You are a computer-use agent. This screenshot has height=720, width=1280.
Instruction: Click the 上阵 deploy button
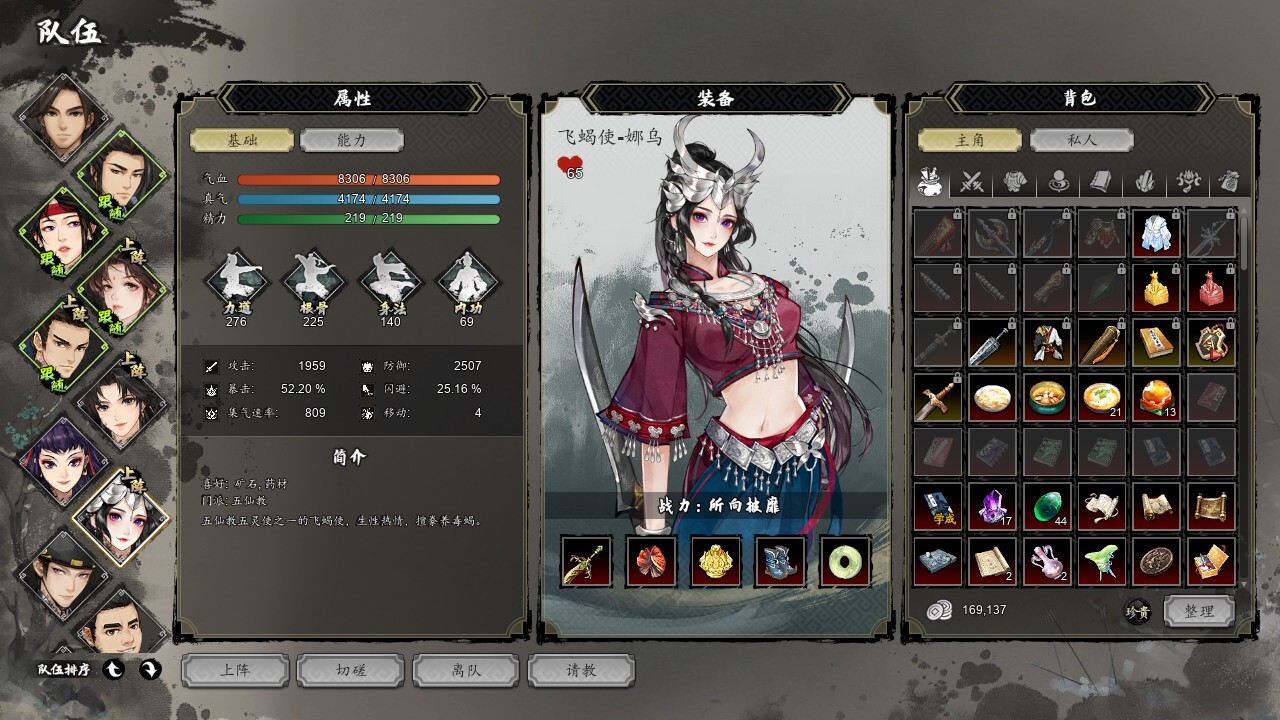[235, 670]
